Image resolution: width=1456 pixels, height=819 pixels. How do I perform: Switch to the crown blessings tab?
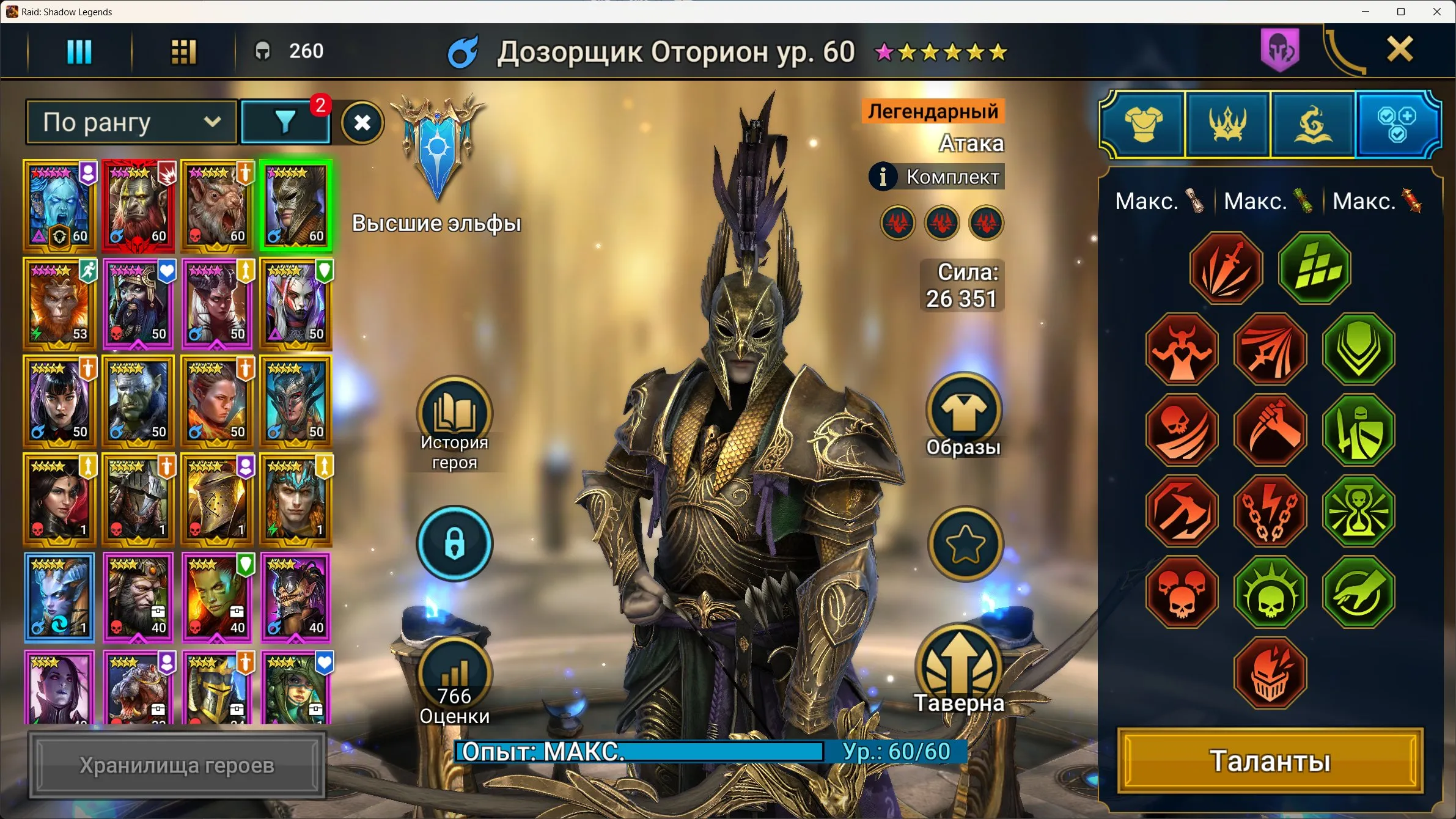pyautogui.click(x=1228, y=123)
